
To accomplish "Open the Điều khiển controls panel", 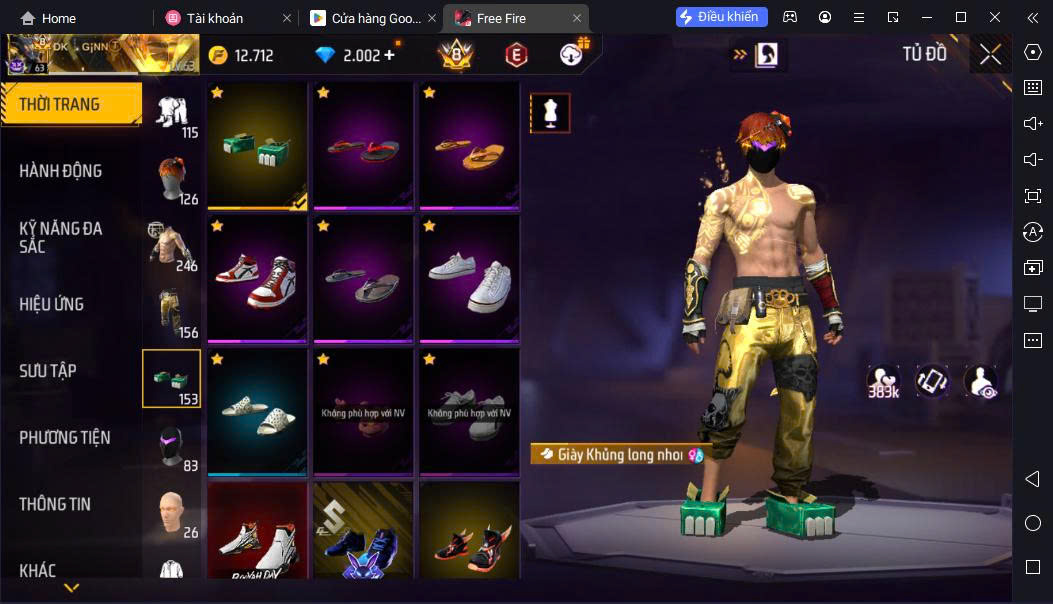I will pyautogui.click(x=722, y=17).
